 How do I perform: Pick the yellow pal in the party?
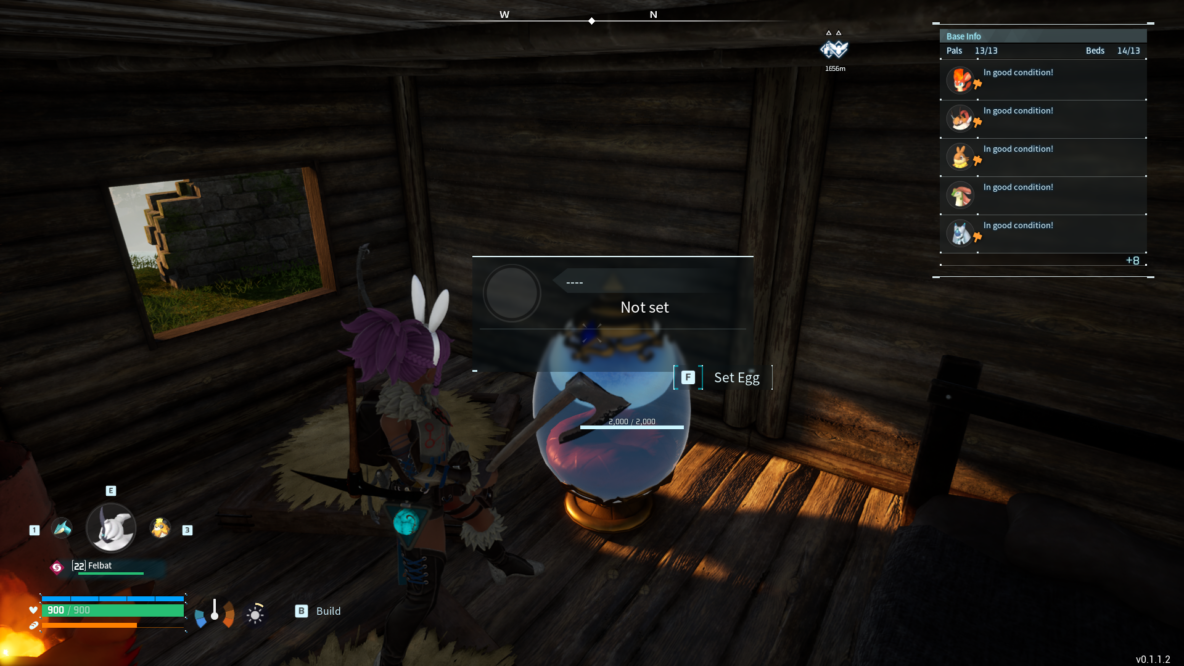tap(160, 528)
